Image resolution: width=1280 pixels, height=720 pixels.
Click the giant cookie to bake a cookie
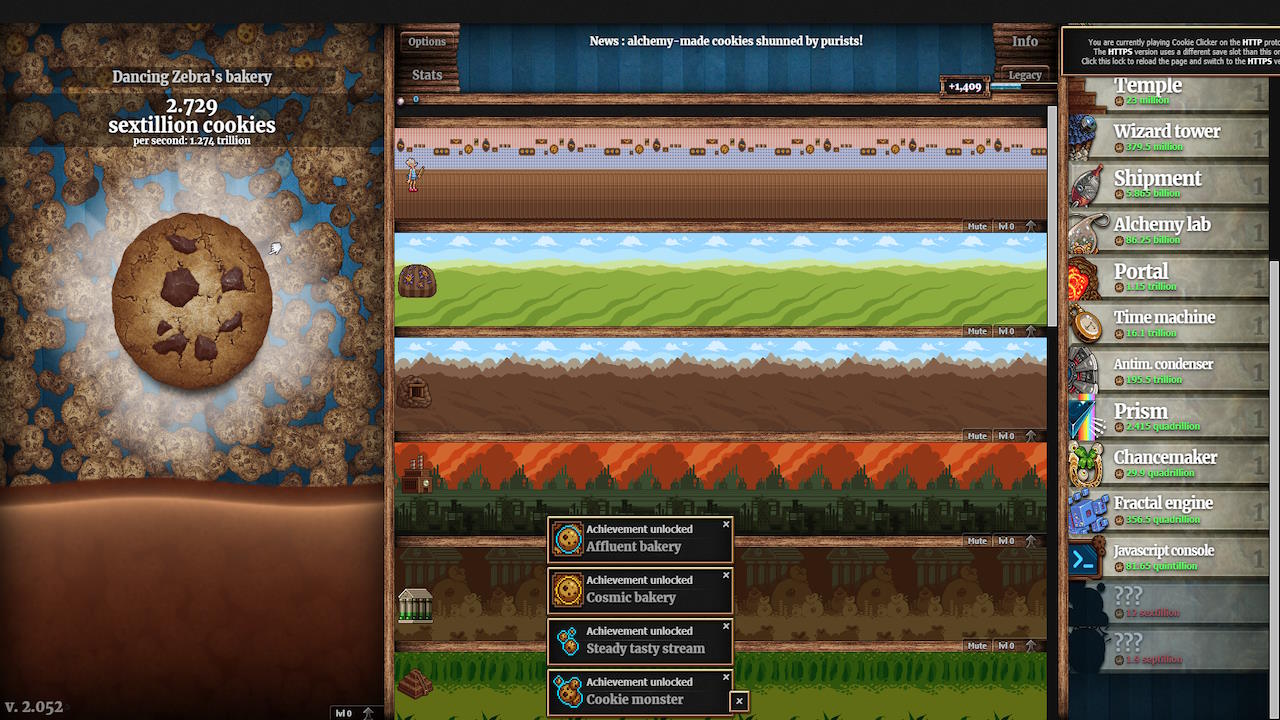pyautogui.click(x=193, y=300)
